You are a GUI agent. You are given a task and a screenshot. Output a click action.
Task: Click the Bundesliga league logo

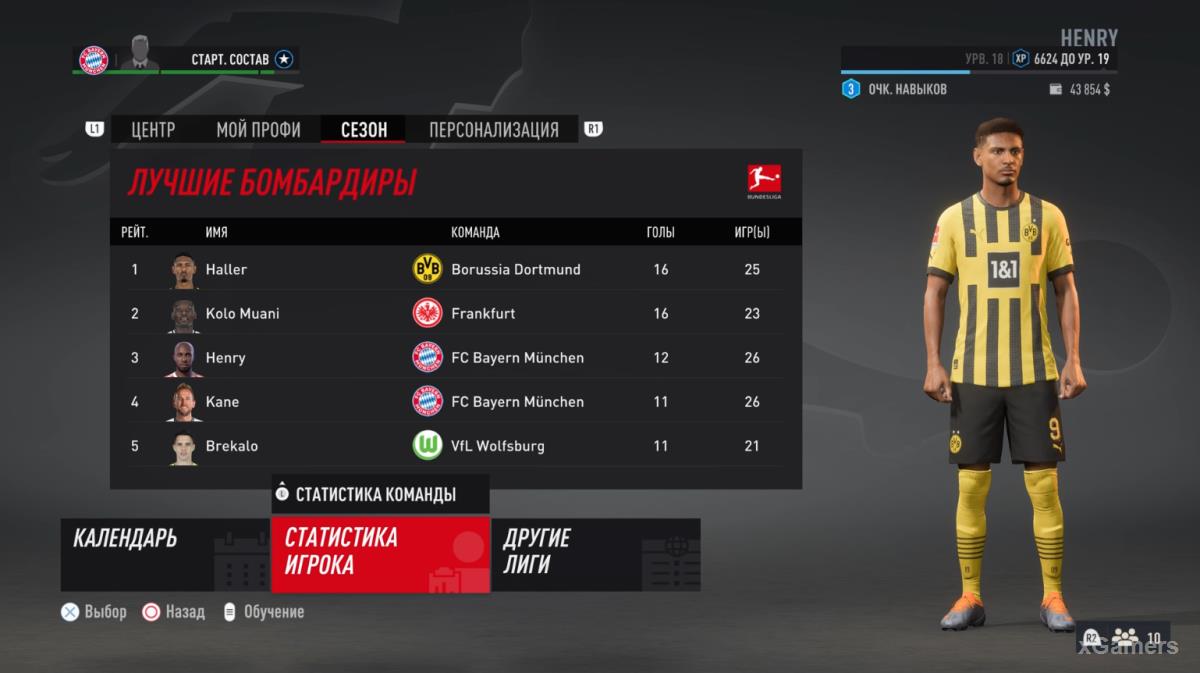(x=764, y=182)
